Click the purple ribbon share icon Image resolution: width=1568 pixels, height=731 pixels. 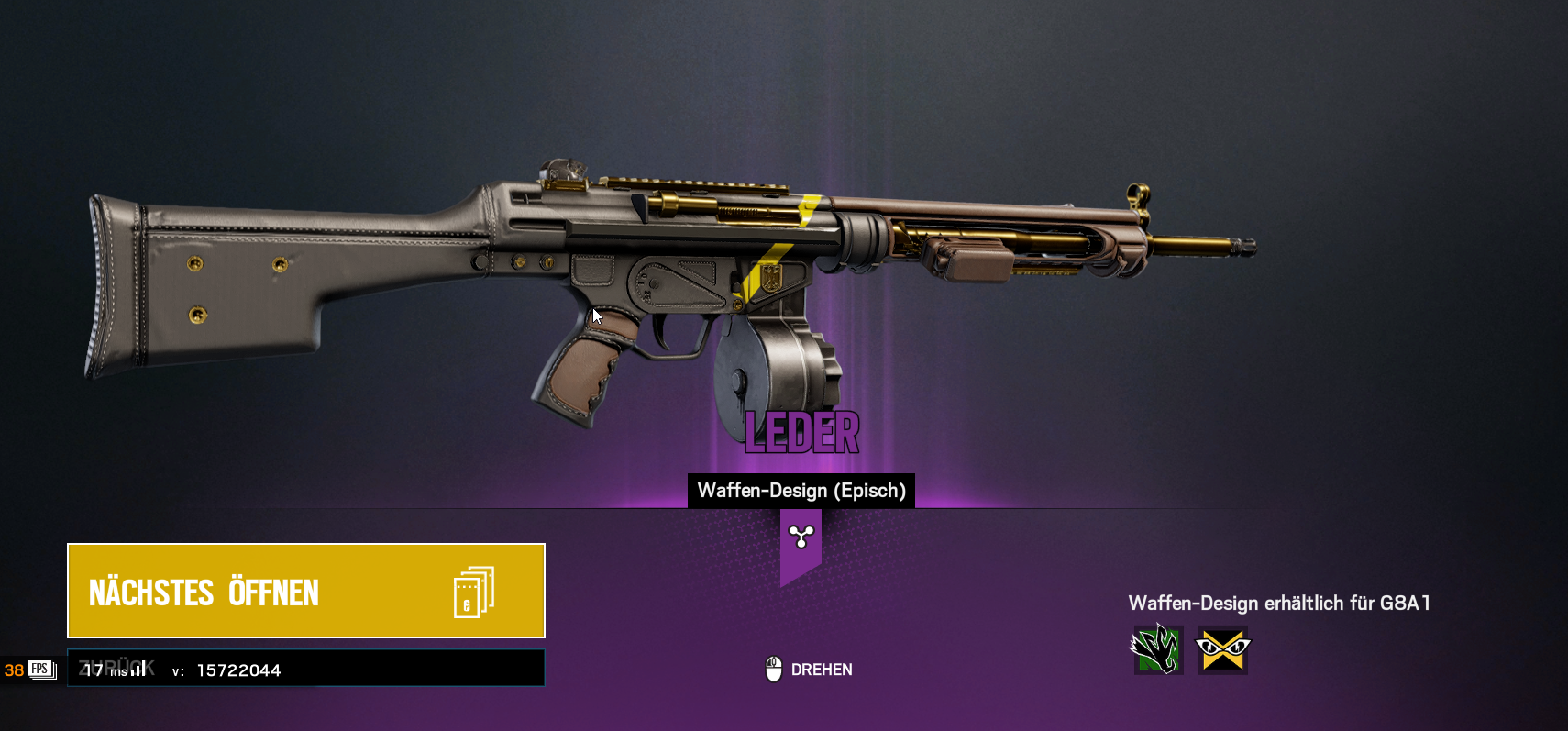pos(801,537)
